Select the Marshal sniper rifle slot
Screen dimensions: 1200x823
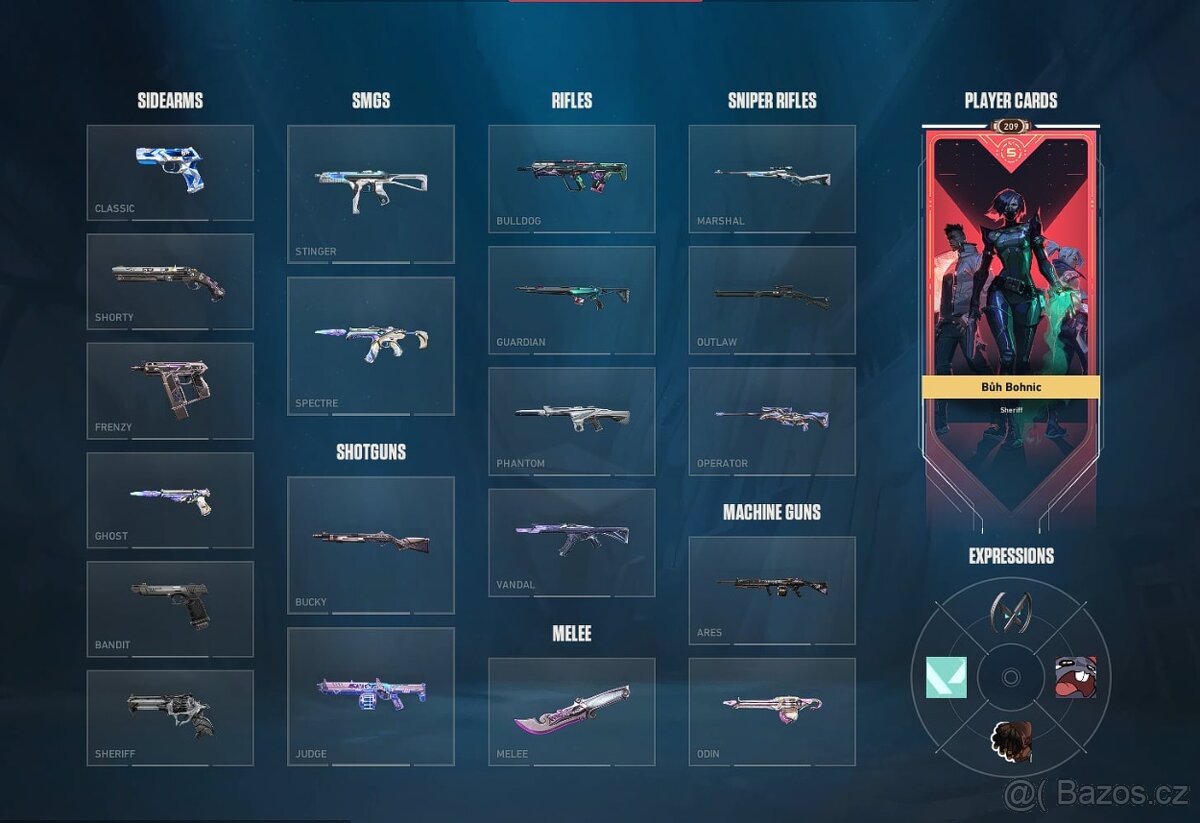[x=772, y=178]
